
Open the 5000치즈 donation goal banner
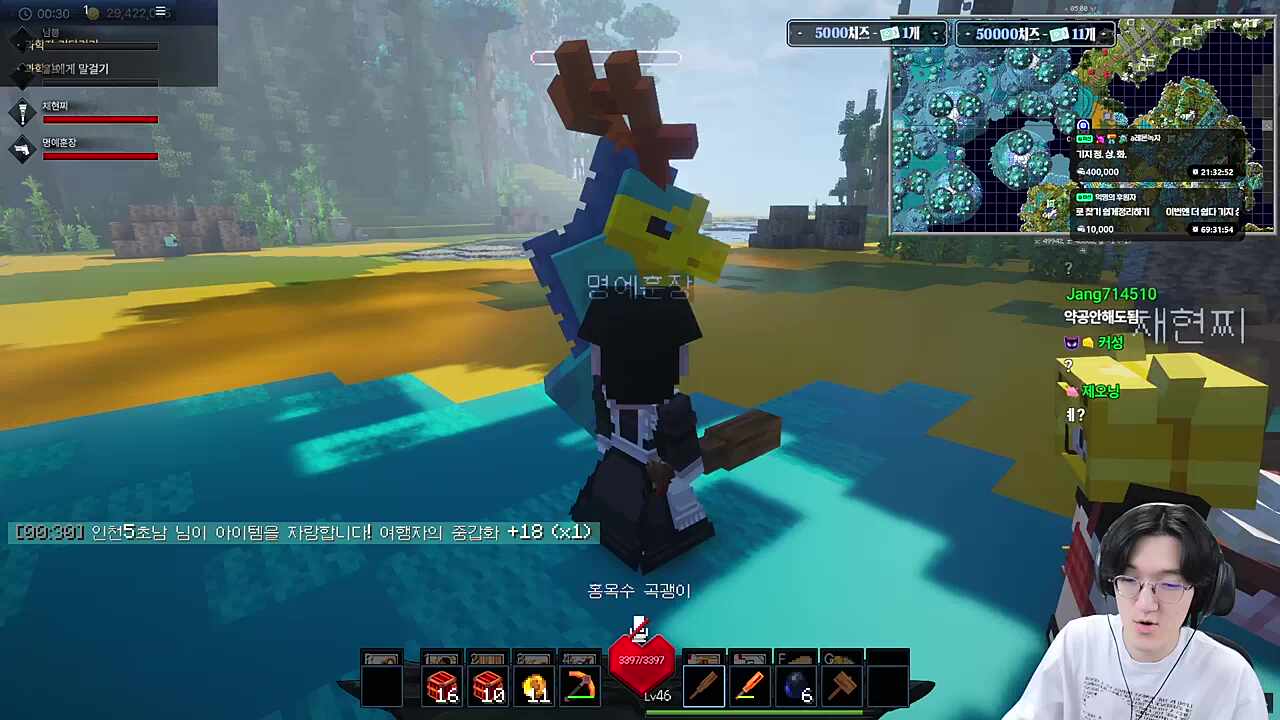[867, 34]
